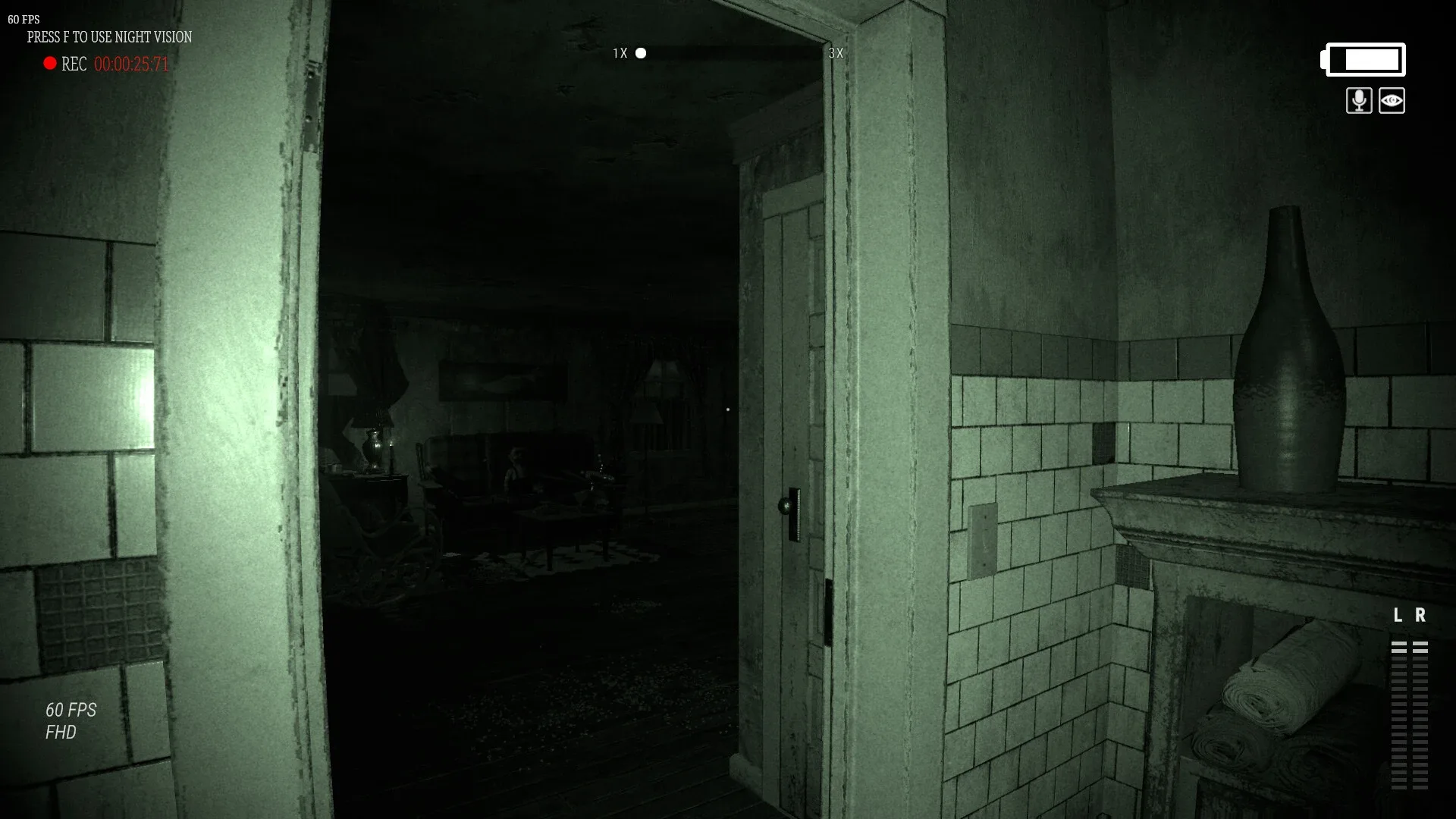
Task: Select the microphone icon on the camcorder HUD
Action: coord(1358,101)
